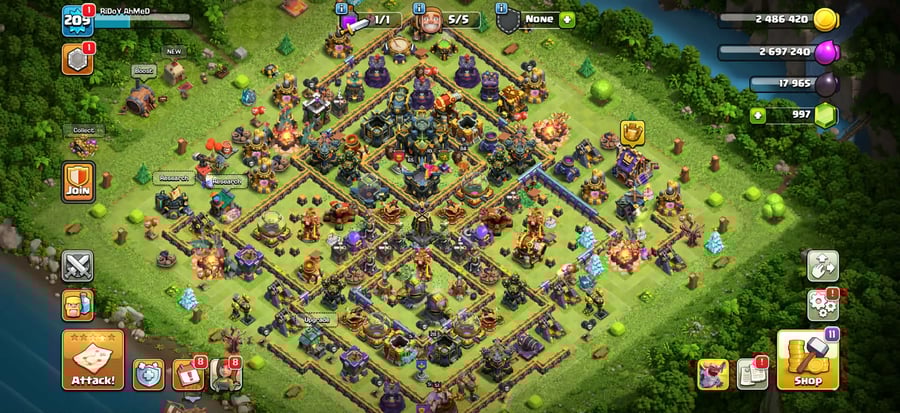Open the news papers icon
The height and width of the screenshot is (413, 900).
click(752, 373)
